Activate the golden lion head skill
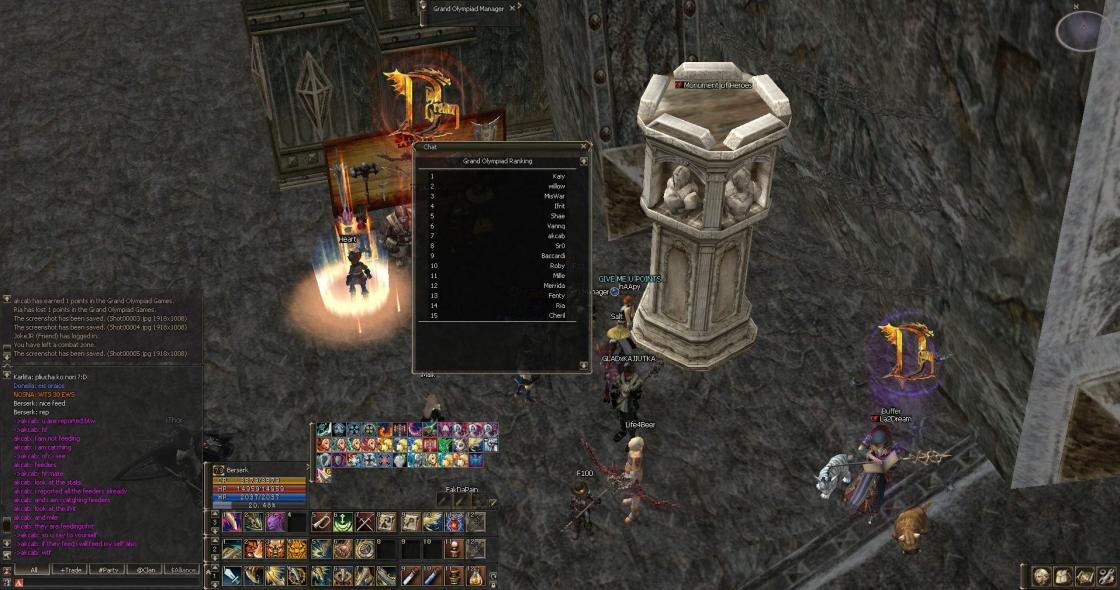 point(297,548)
